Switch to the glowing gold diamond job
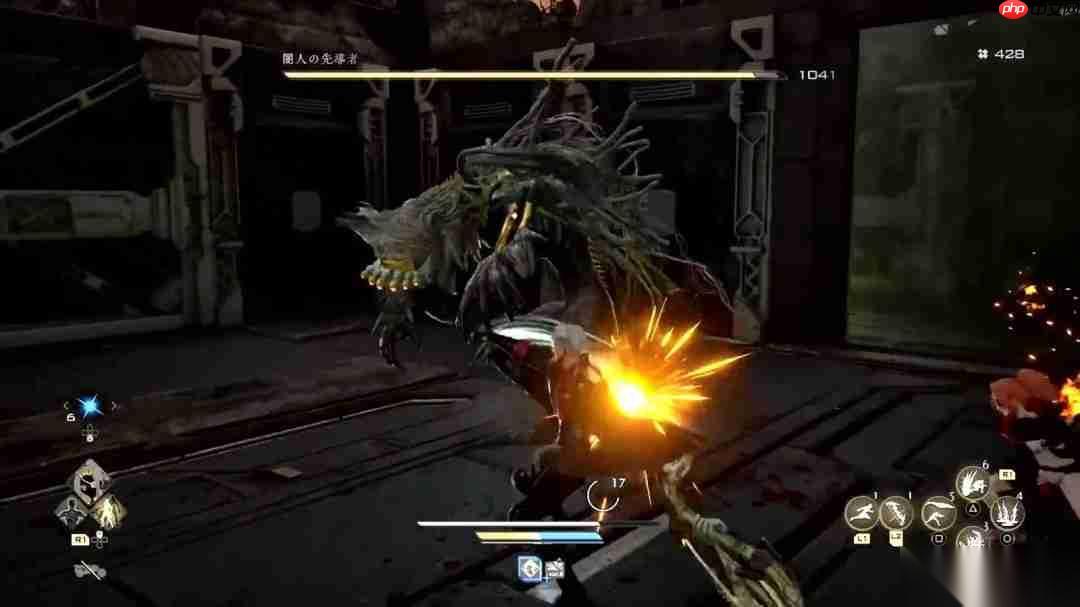Image resolution: width=1080 pixels, height=607 pixels. click(110, 511)
